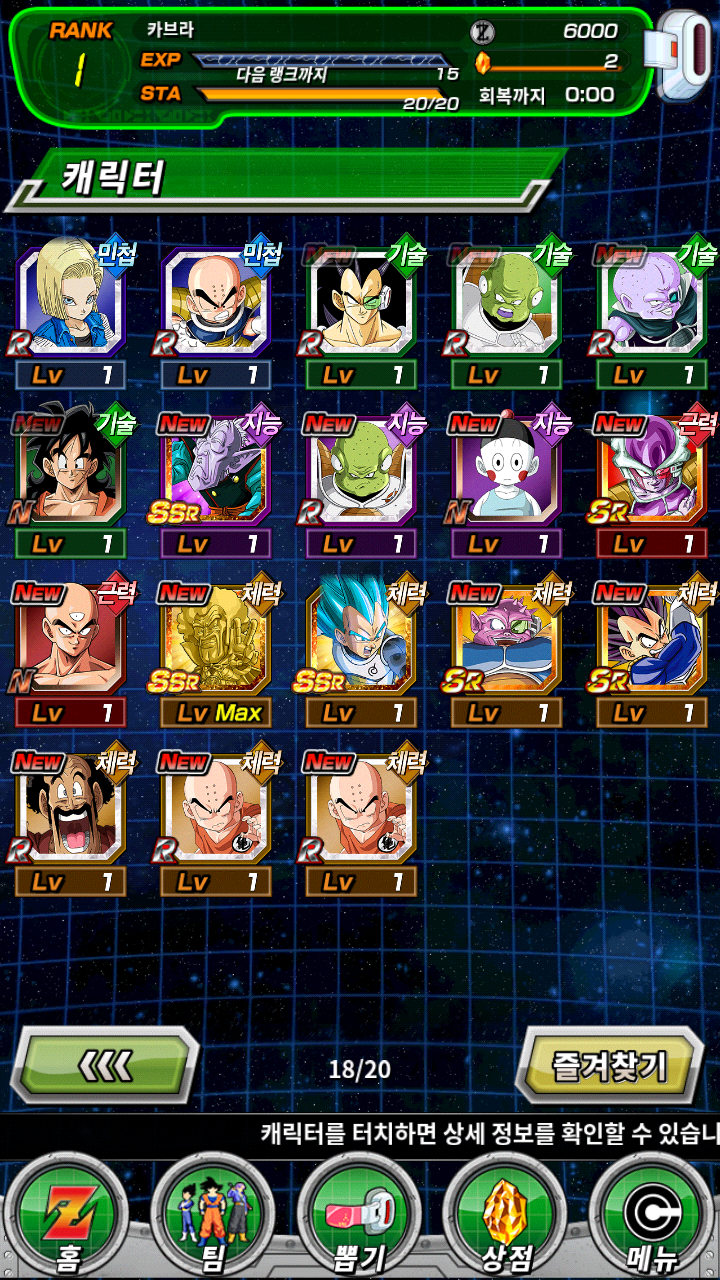The image size is (720, 1280).
Task: Select the purple-skinned SSR character card
Action: tap(215, 472)
